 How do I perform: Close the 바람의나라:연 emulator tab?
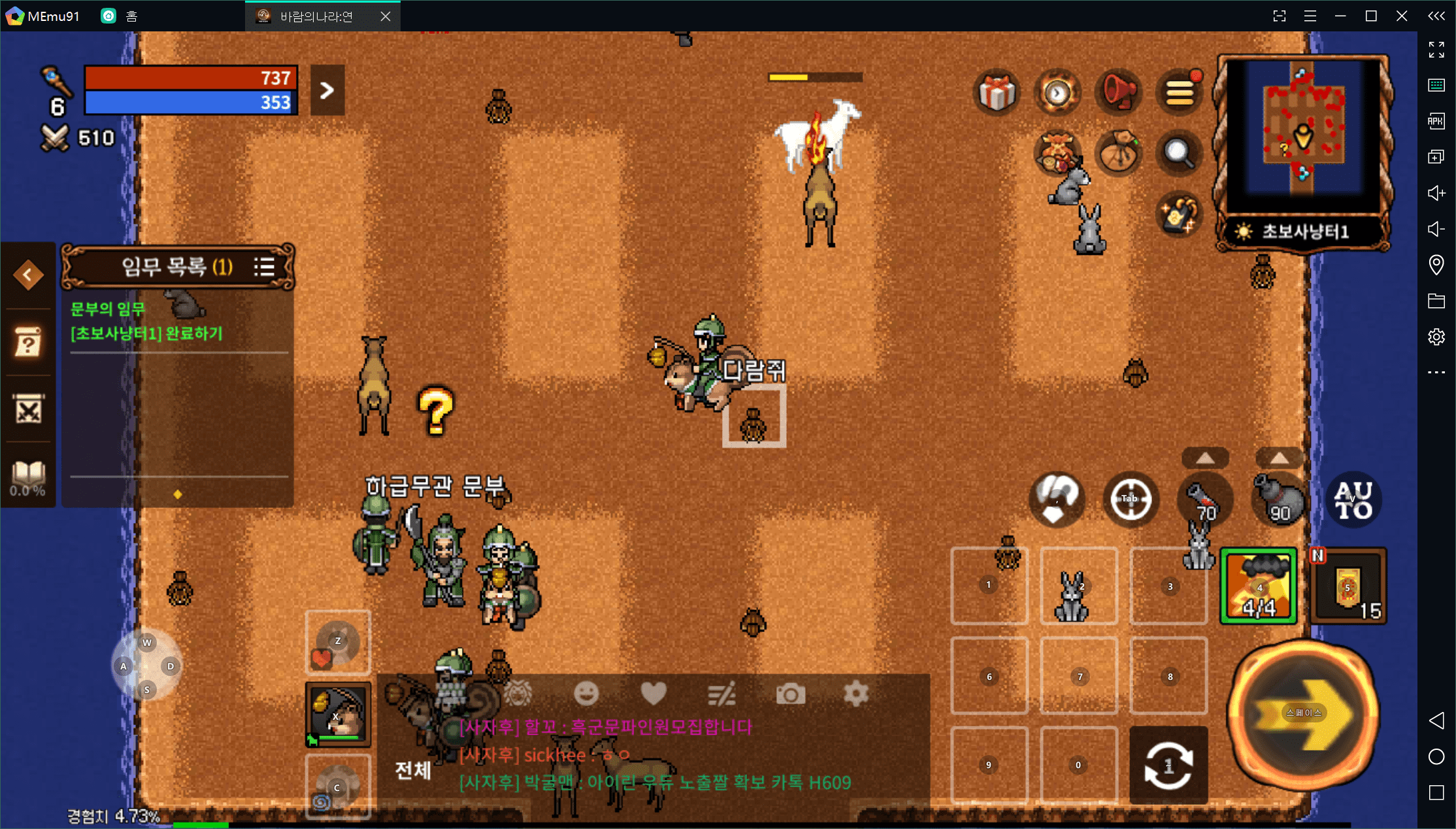coord(386,16)
